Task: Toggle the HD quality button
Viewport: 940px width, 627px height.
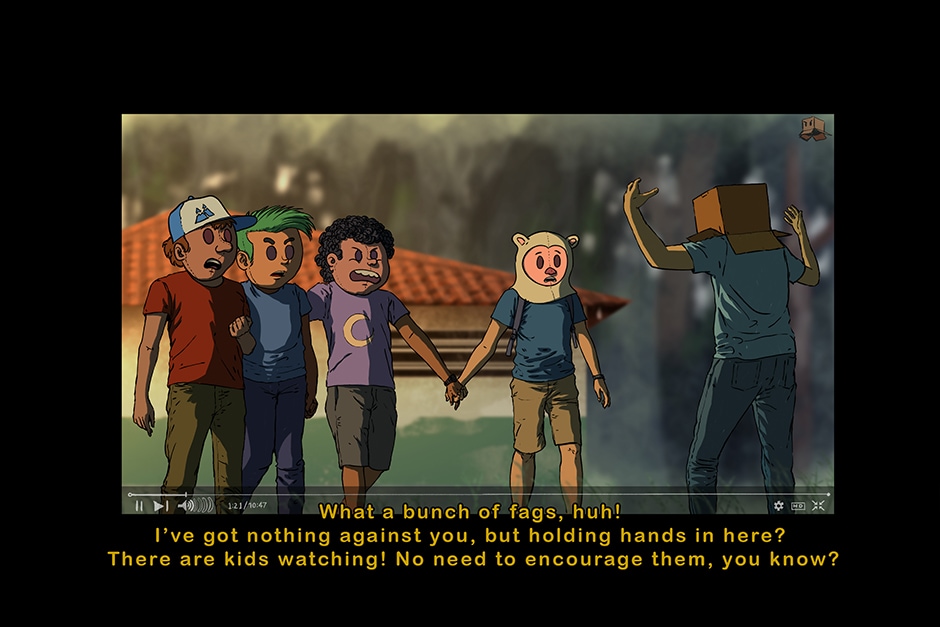Action: (798, 506)
